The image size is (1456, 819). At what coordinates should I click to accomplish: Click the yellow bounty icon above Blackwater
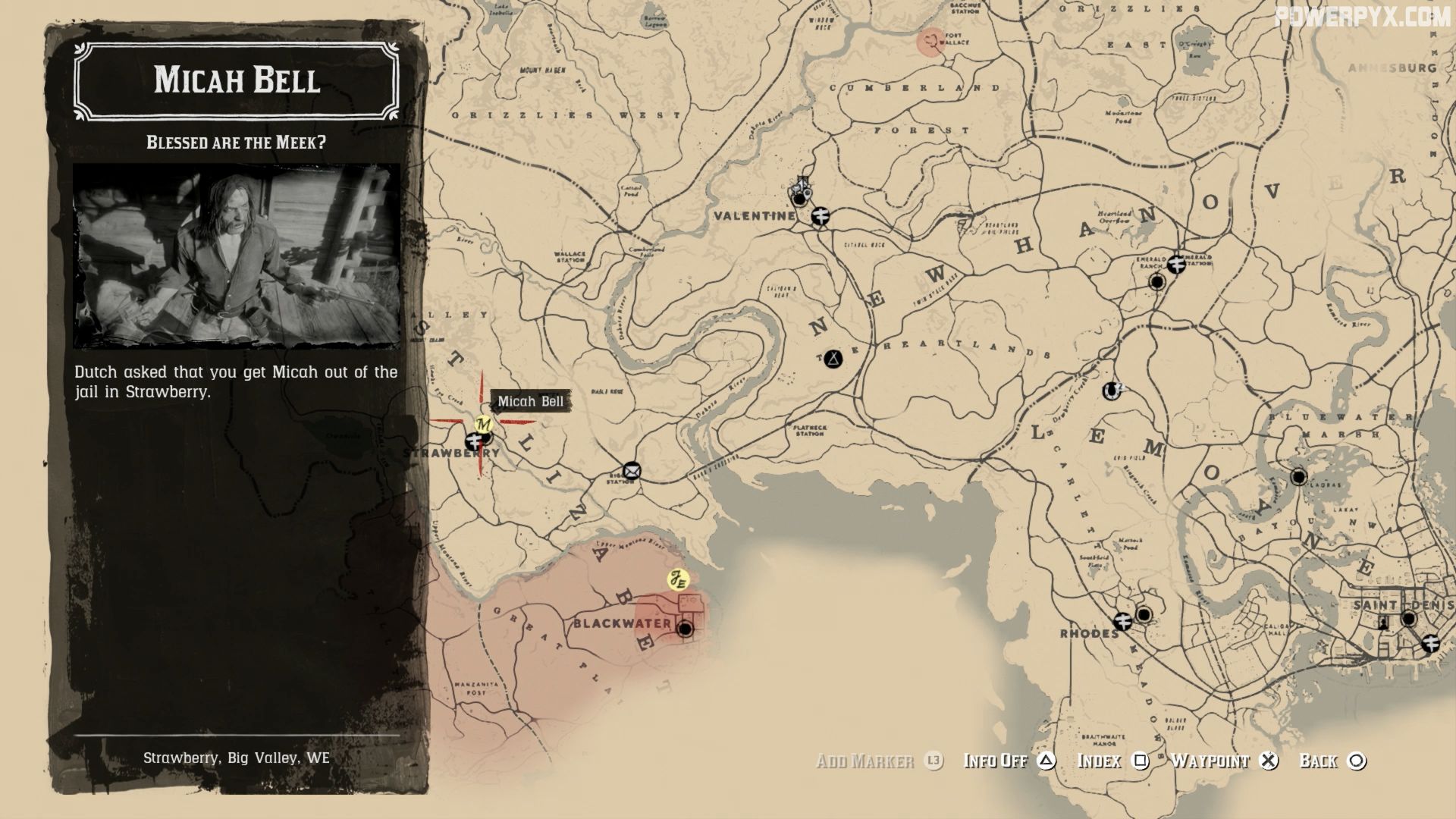pyautogui.click(x=677, y=579)
